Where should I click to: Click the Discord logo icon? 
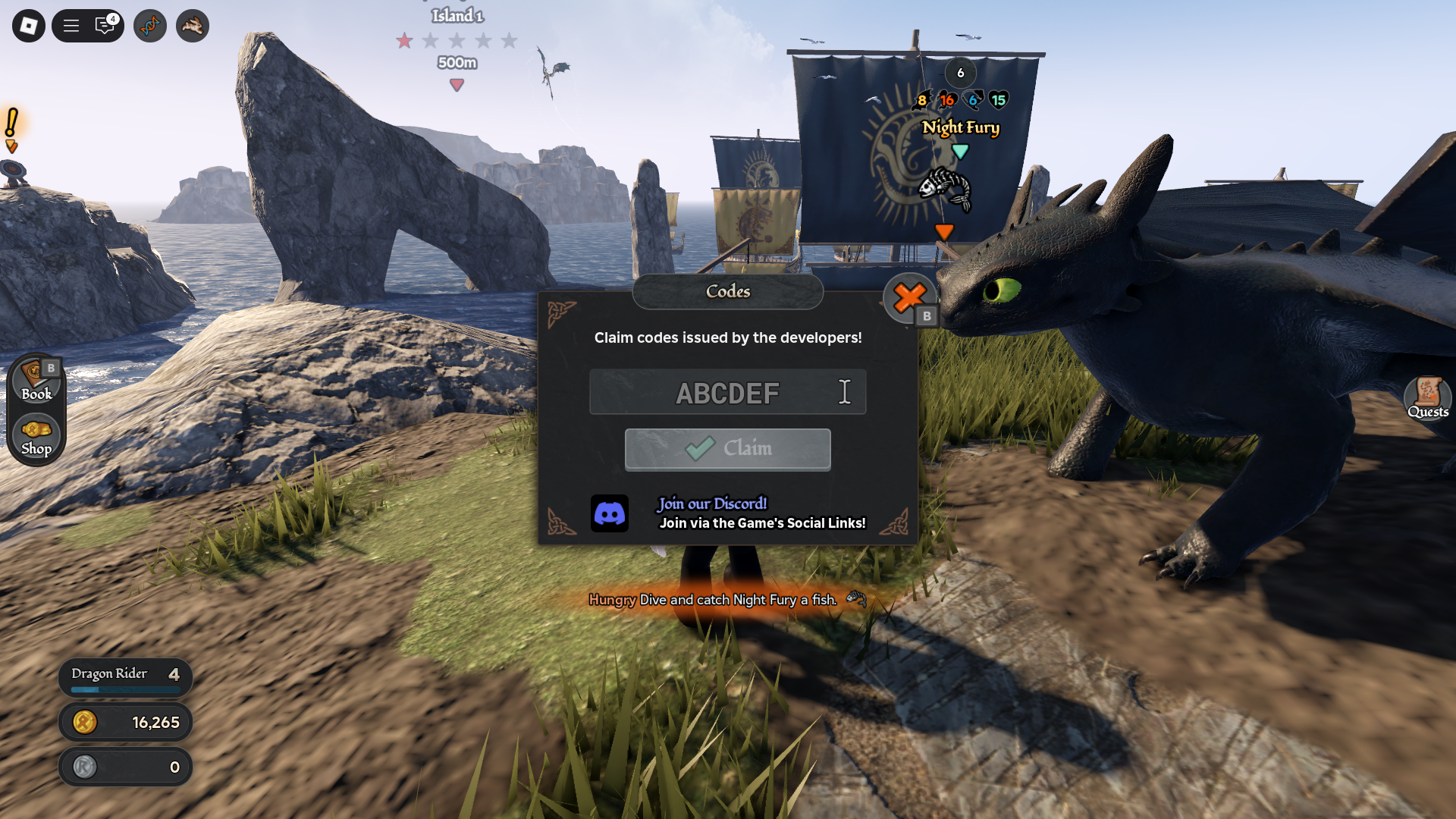click(609, 513)
